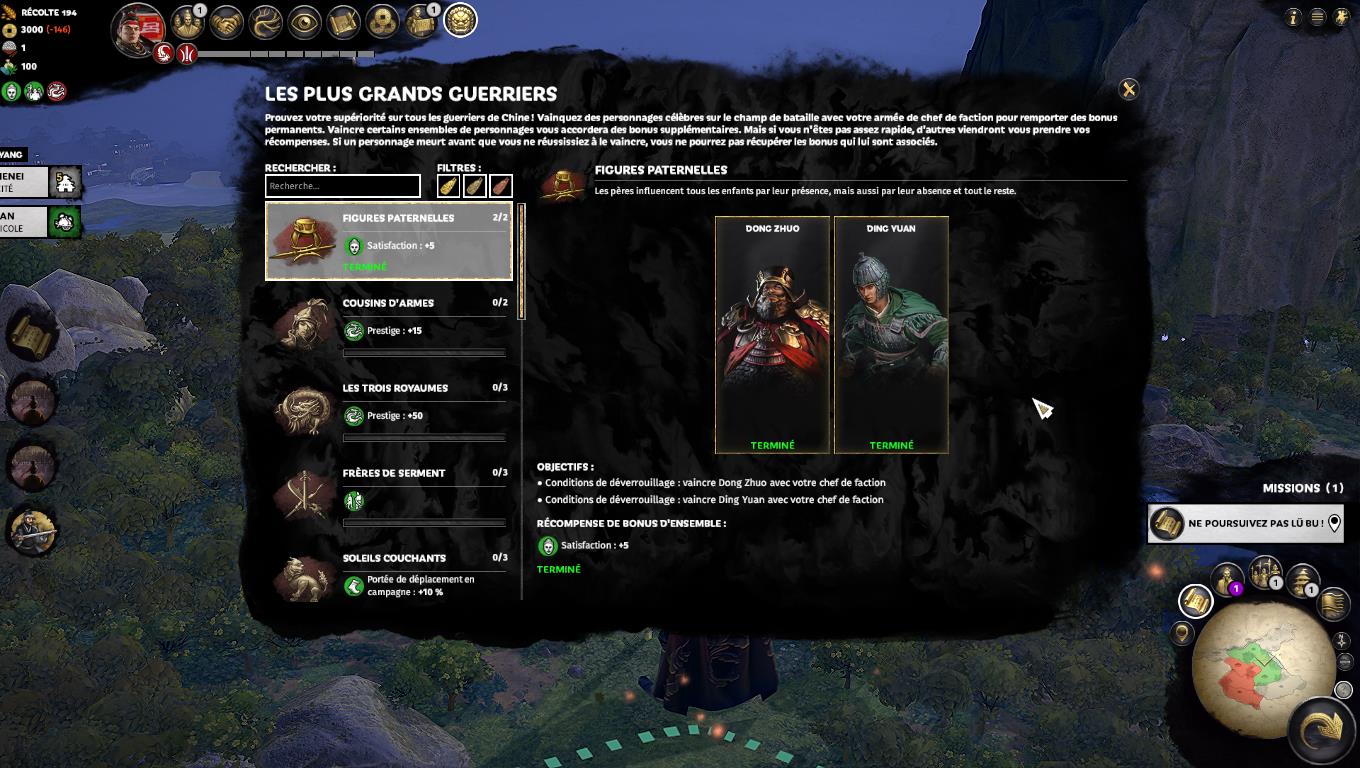The width and height of the screenshot is (1360, 768).
Task: Open the info button in the top-right corner
Action: (x=1293, y=17)
